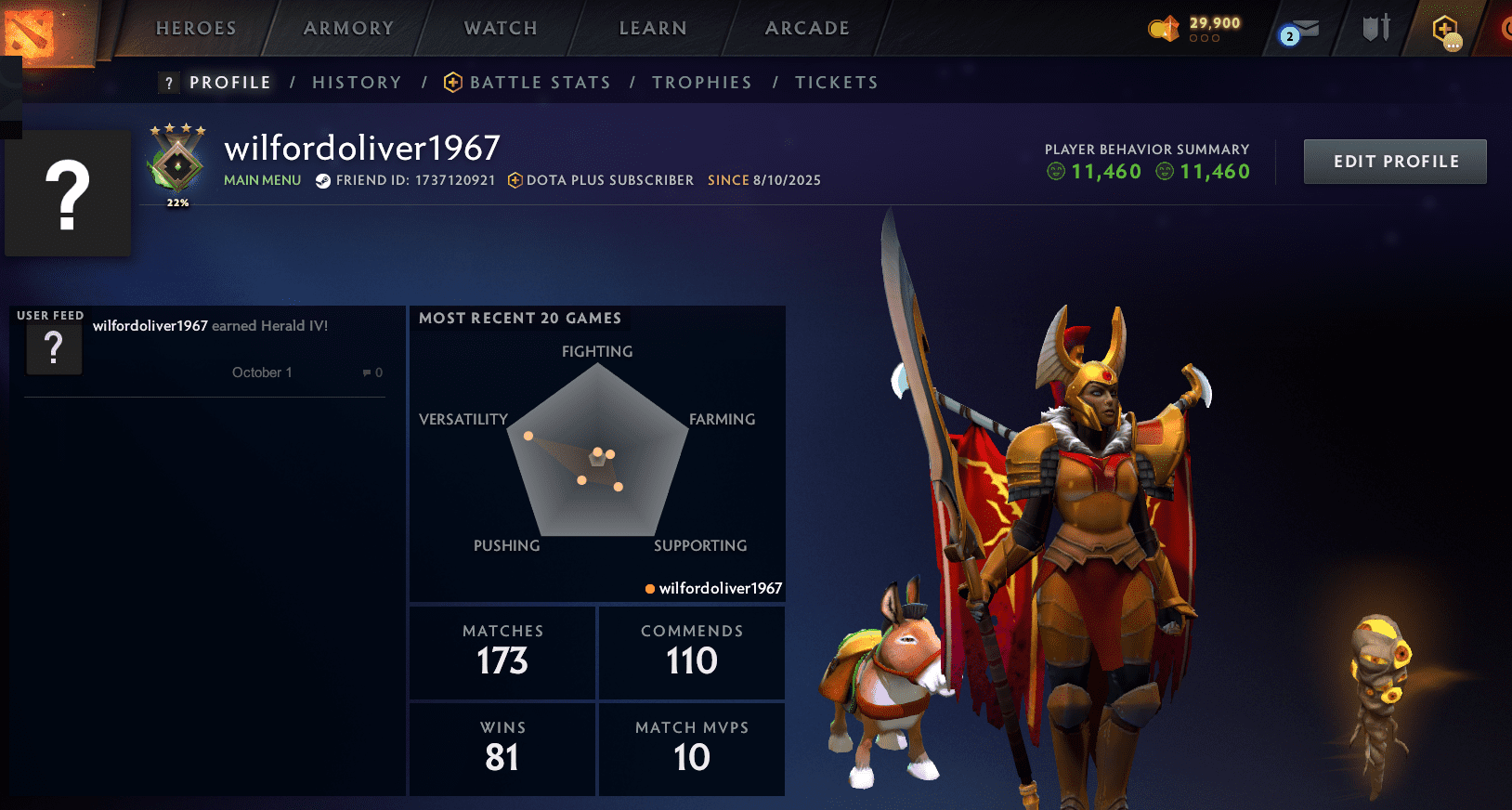Viewport: 1512px width, 810px height.
Task: Select Main Menu link under the username
Action: pyautogui.click(x=262, y=180)
